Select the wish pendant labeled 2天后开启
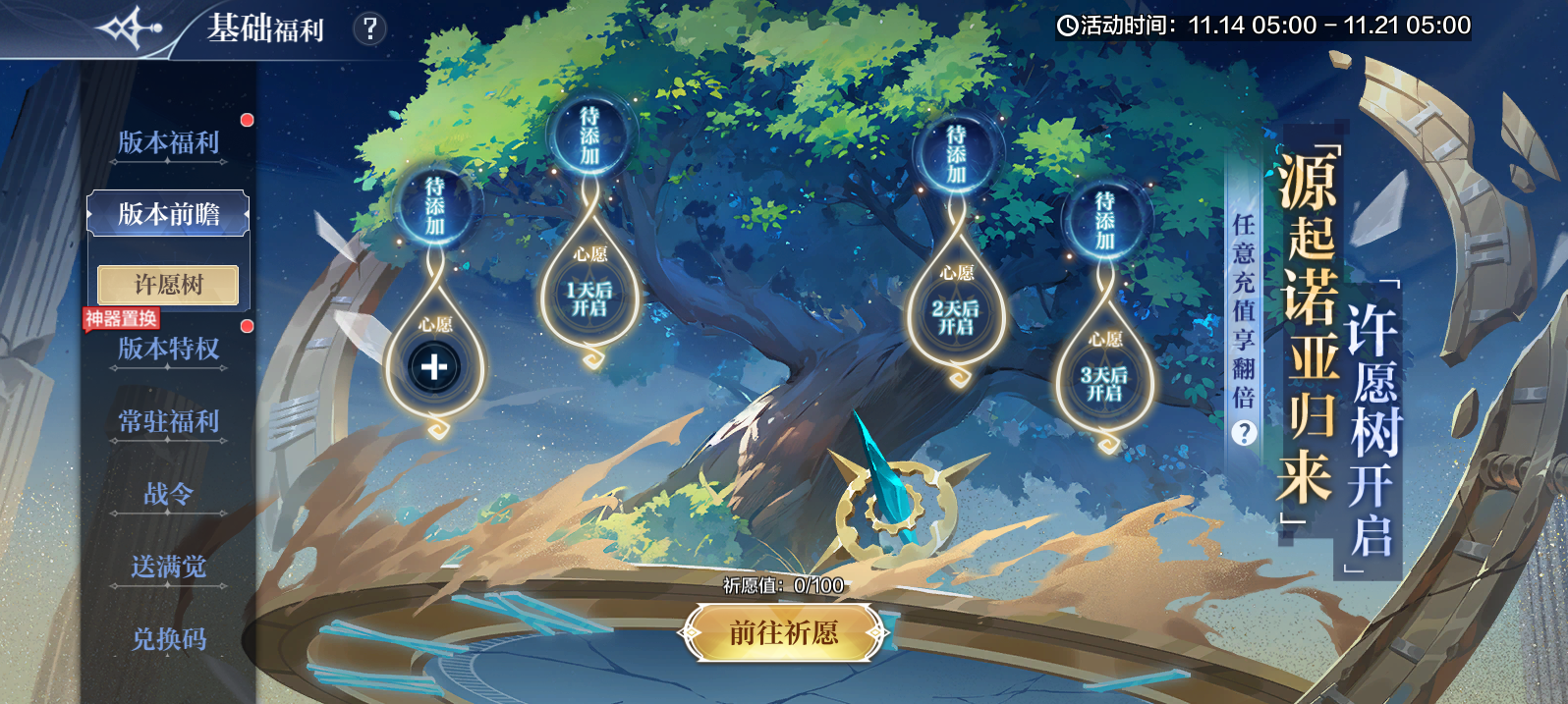1568x704 pixels. [x=955, y=317]
